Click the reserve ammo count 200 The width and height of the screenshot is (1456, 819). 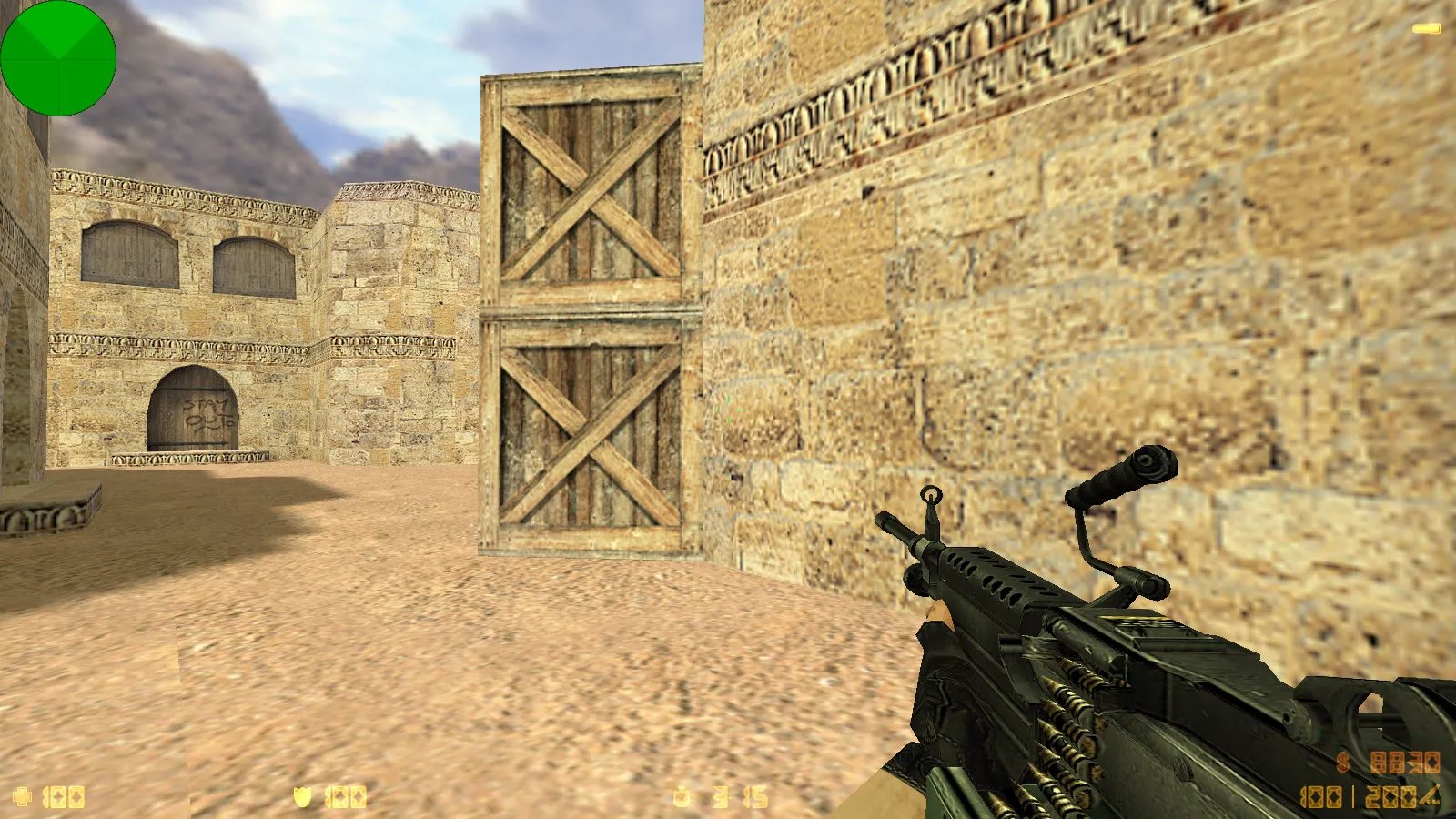tap(1390, 797)
